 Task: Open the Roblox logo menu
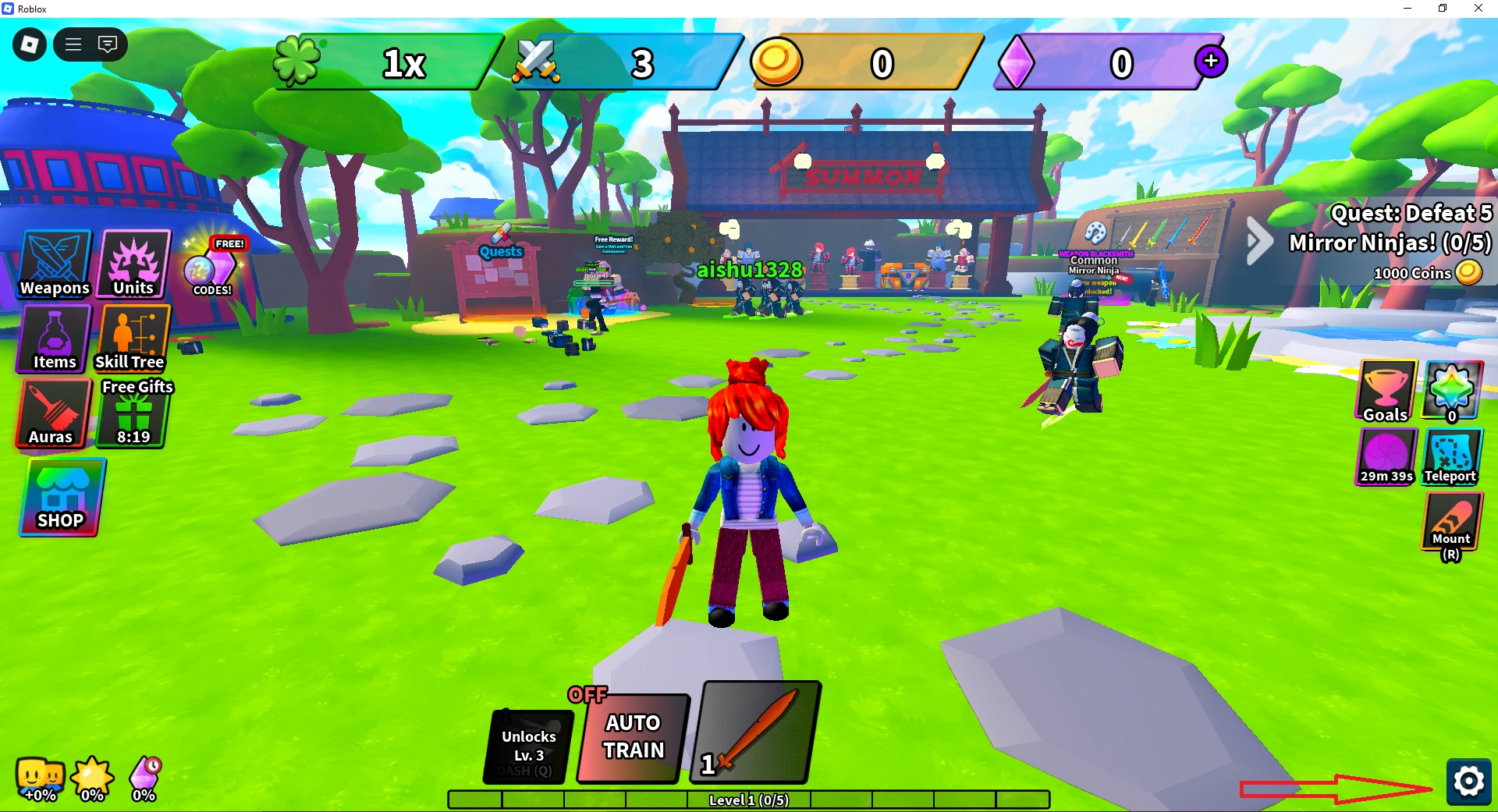click(30, 44)
